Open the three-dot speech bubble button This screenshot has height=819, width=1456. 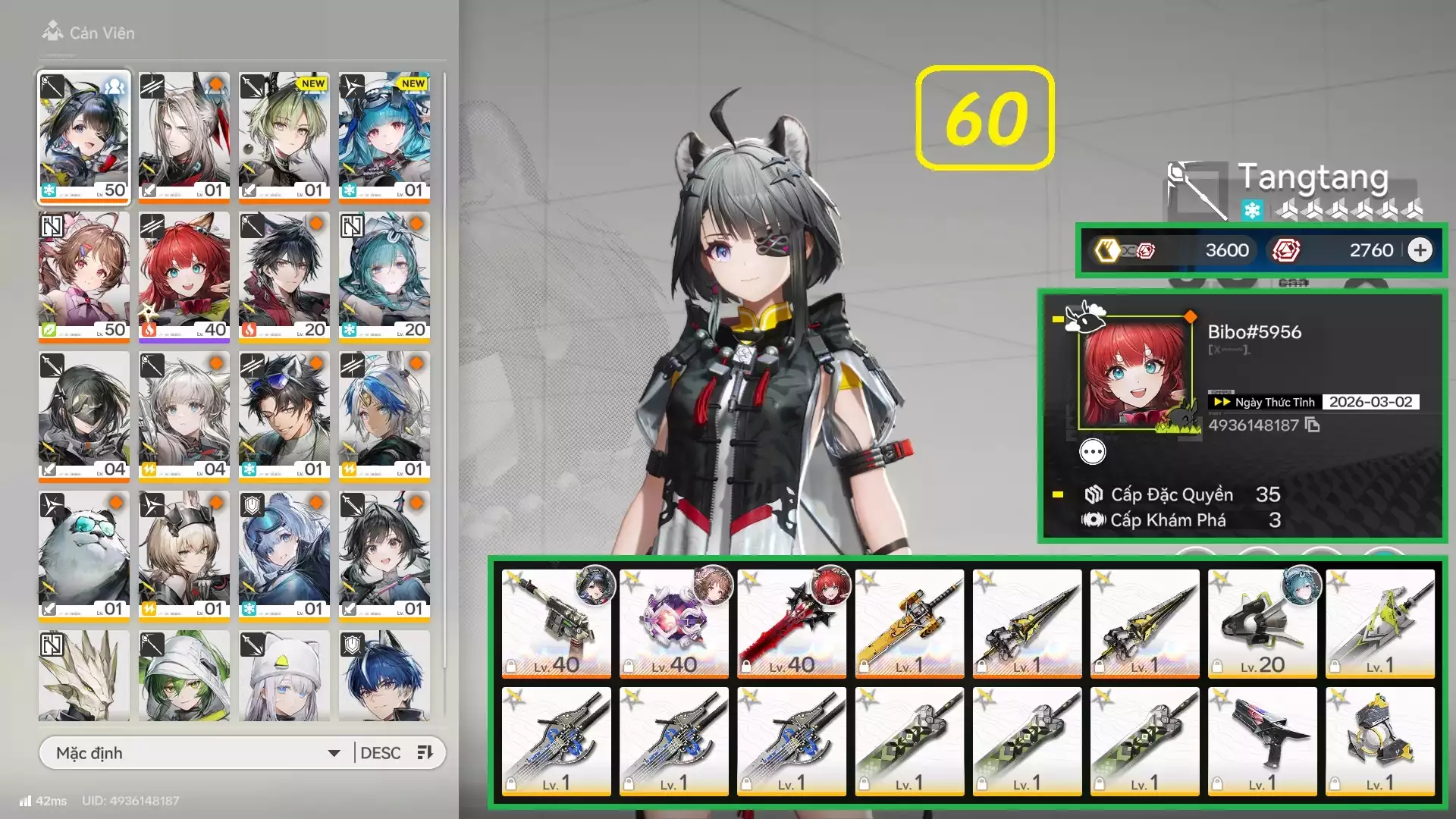coord(1092,453)
